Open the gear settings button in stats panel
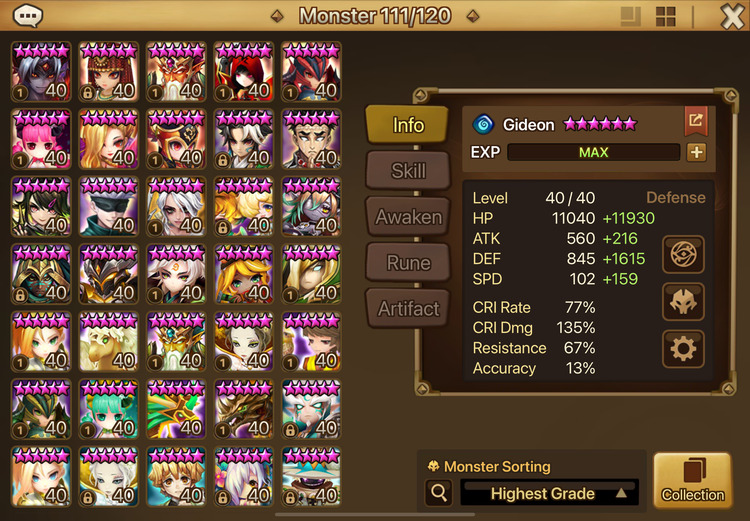The image size is (750, 521). tap(684, 349)
